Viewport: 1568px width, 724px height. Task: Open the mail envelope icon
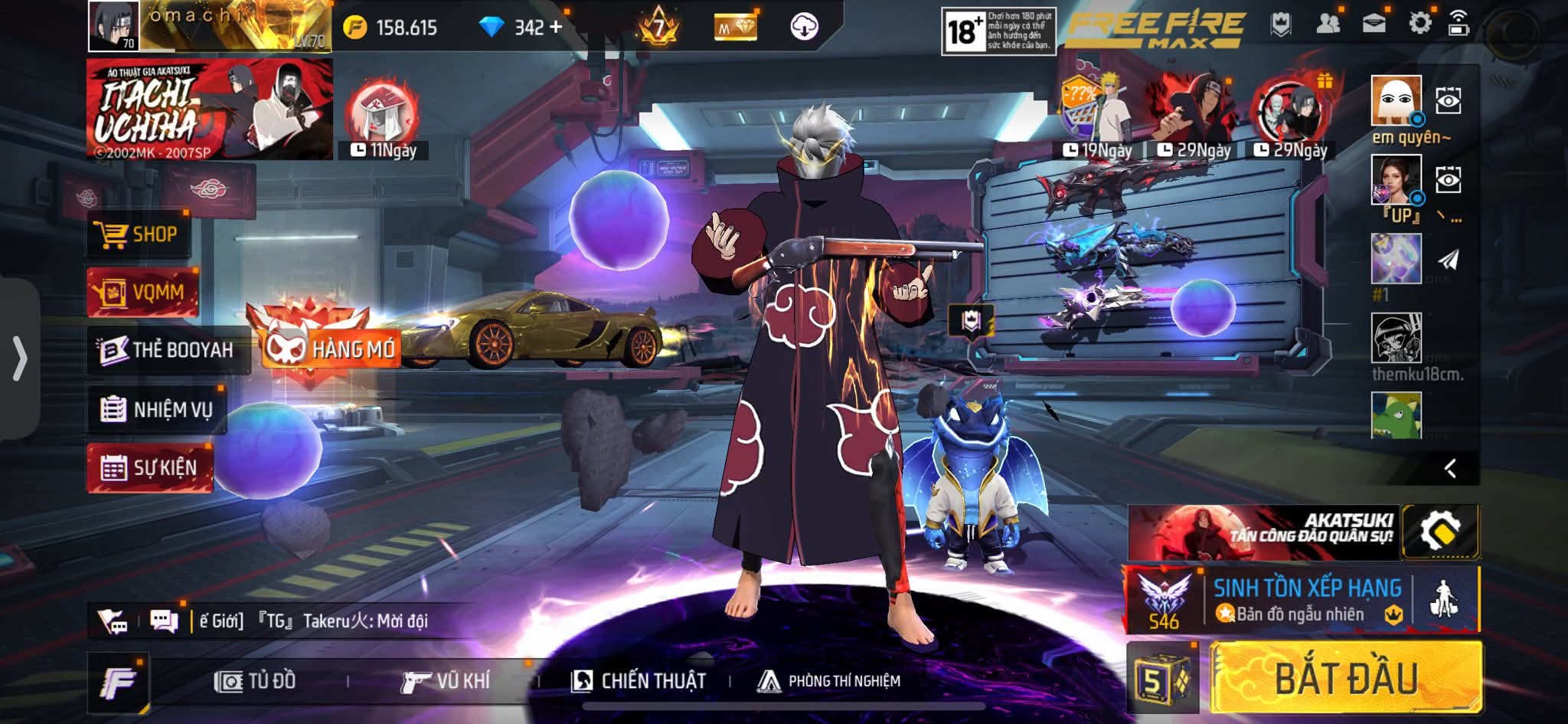(1374, 24)
